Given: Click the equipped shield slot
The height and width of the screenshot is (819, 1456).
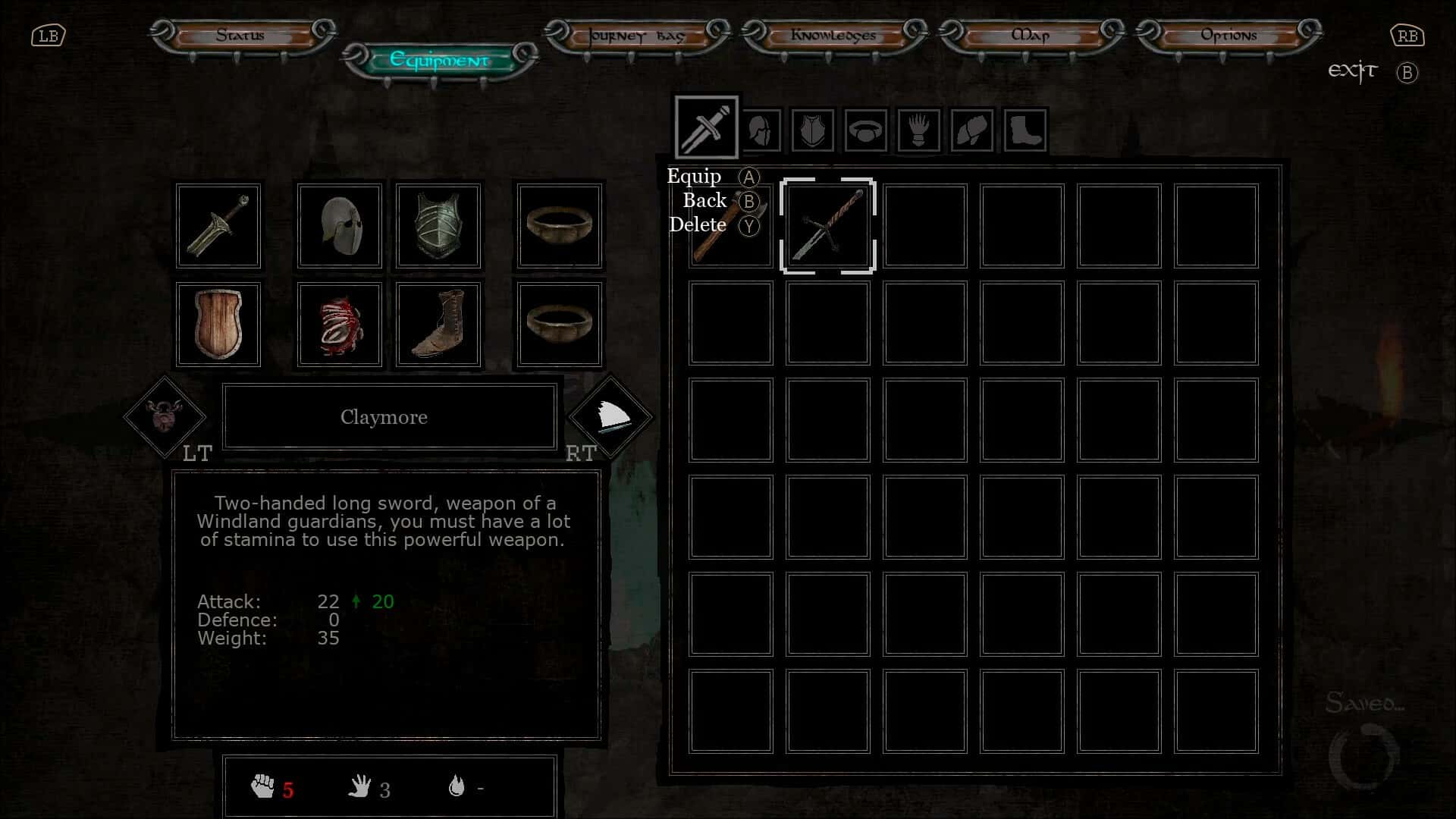Looking at the screenshot, I should pyautogui.click(x=218, y=325).
